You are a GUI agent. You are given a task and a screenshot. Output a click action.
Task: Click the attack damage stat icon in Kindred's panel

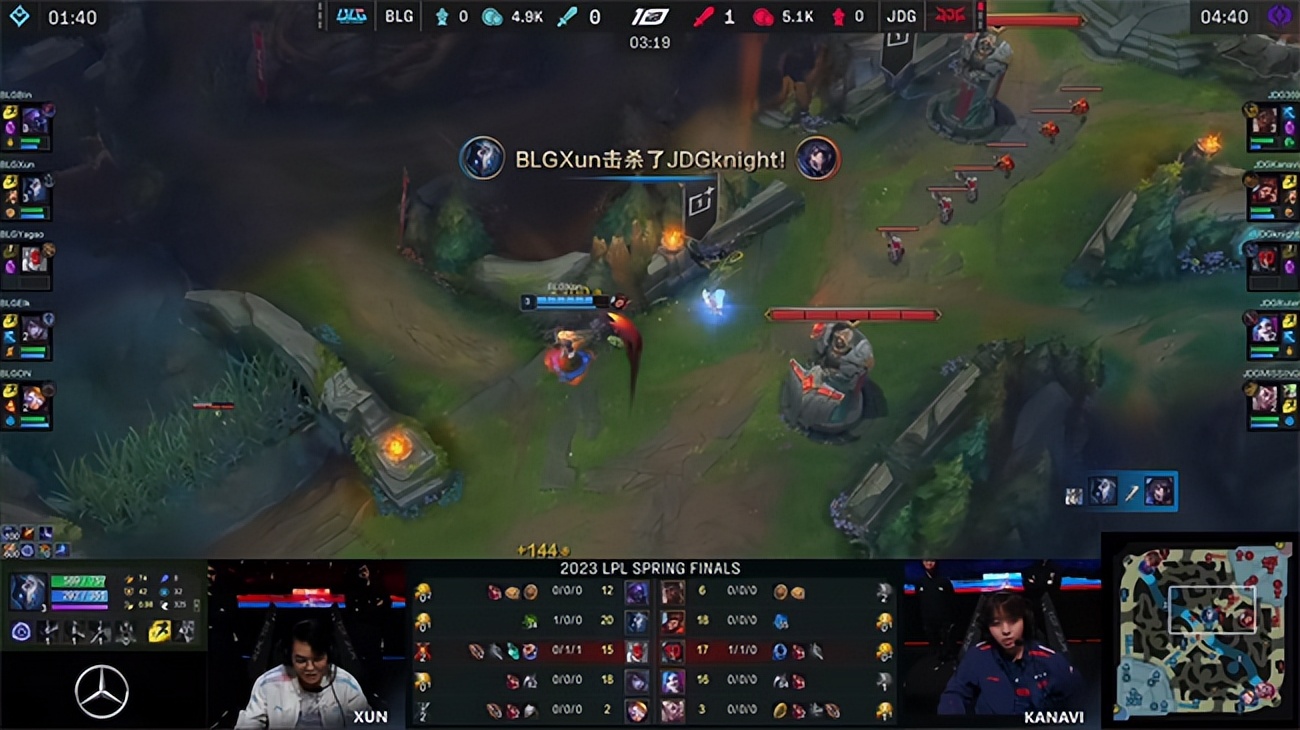click(130, 579)
